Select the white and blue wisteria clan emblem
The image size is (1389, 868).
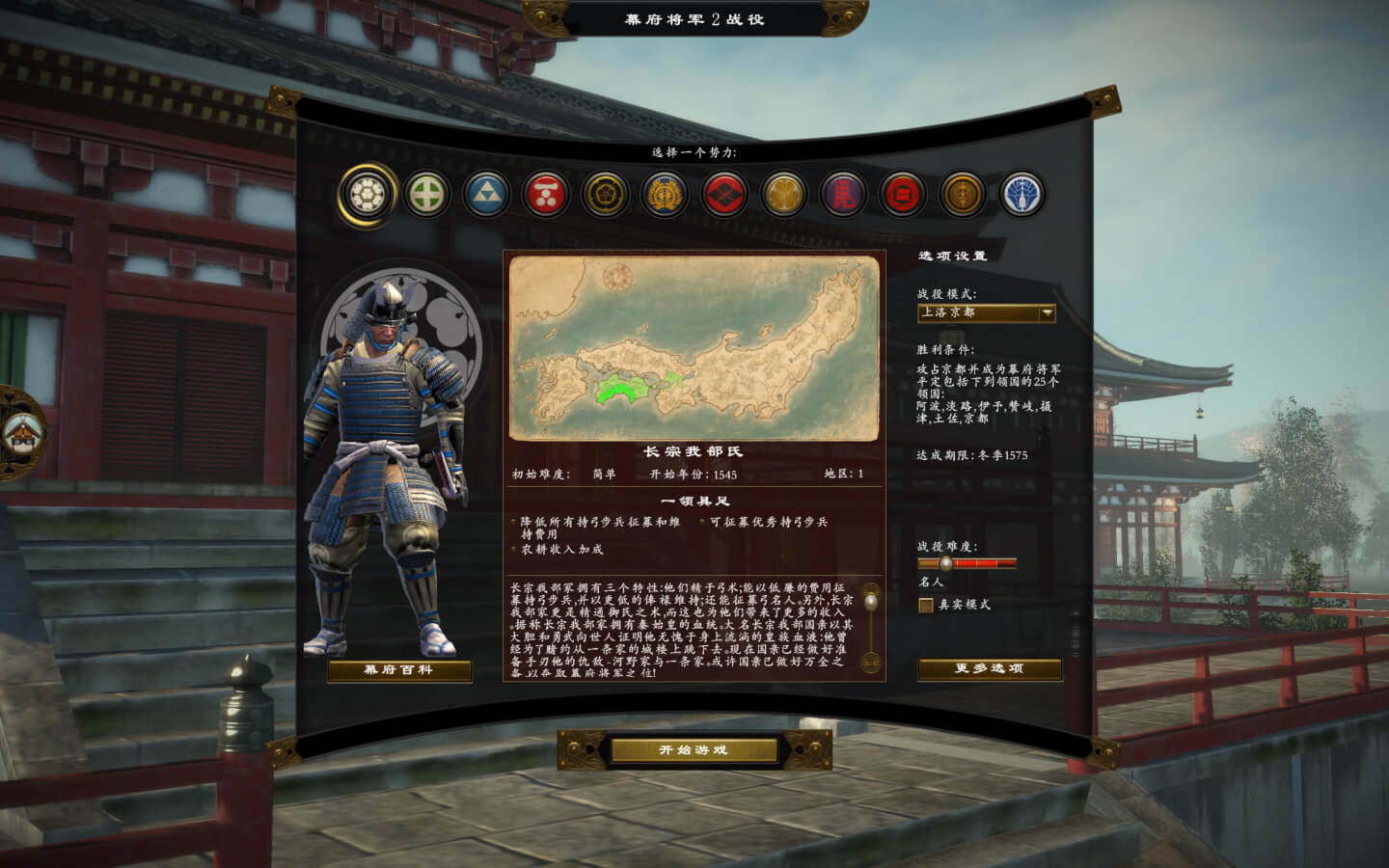click(x=1021, y=195)
